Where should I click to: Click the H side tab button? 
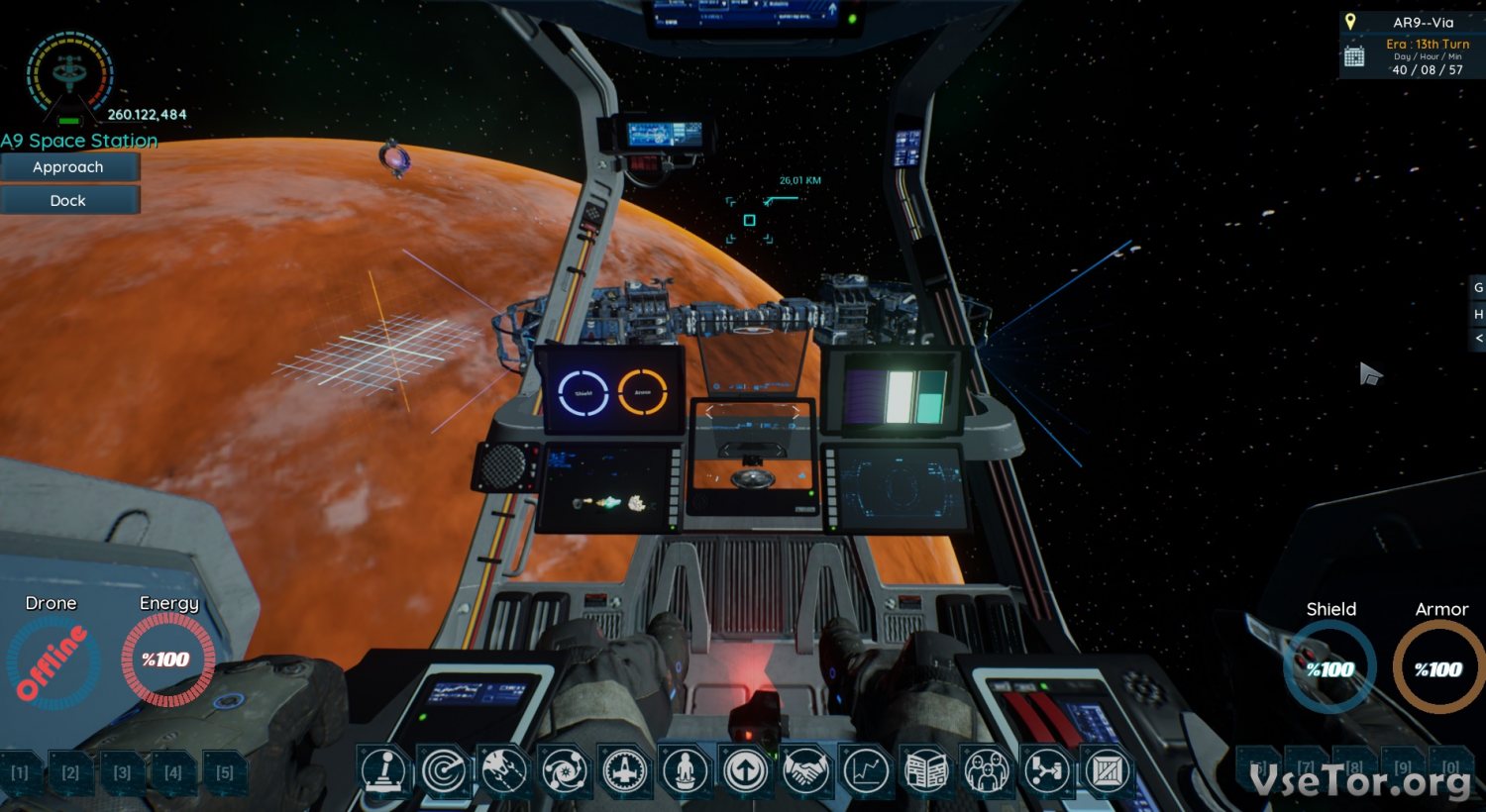coord(1478,314)
